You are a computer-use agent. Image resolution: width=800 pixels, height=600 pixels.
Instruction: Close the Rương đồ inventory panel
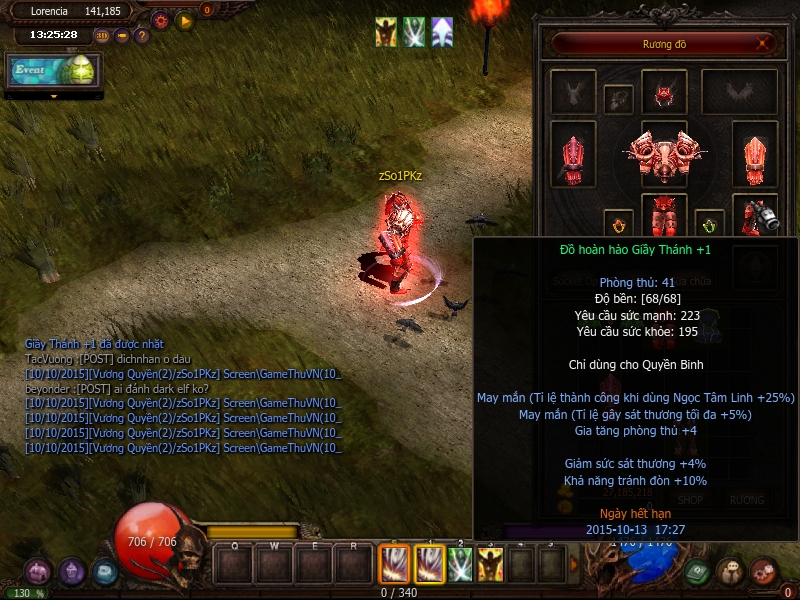(x=764, y=43)
